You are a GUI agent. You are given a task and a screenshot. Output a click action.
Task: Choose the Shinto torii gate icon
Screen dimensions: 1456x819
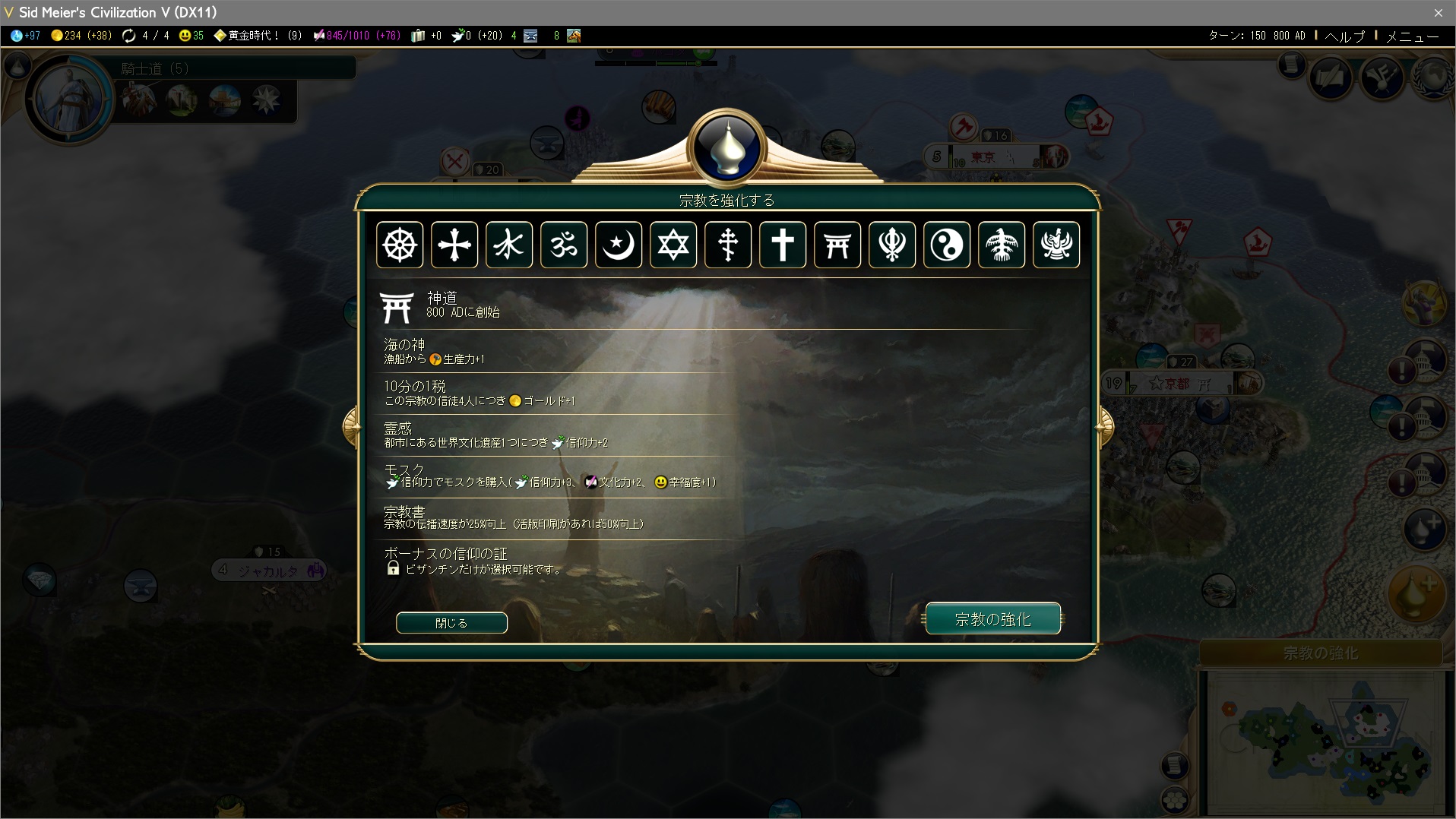837,245
